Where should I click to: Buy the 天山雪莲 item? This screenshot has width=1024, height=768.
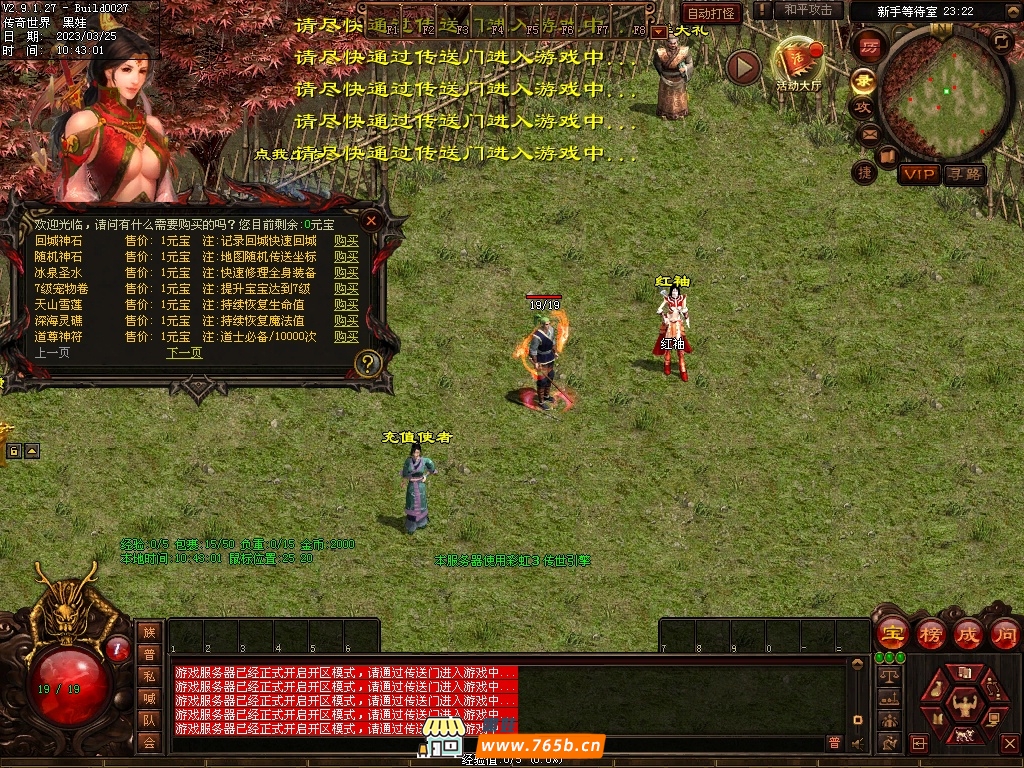point(346,305)
